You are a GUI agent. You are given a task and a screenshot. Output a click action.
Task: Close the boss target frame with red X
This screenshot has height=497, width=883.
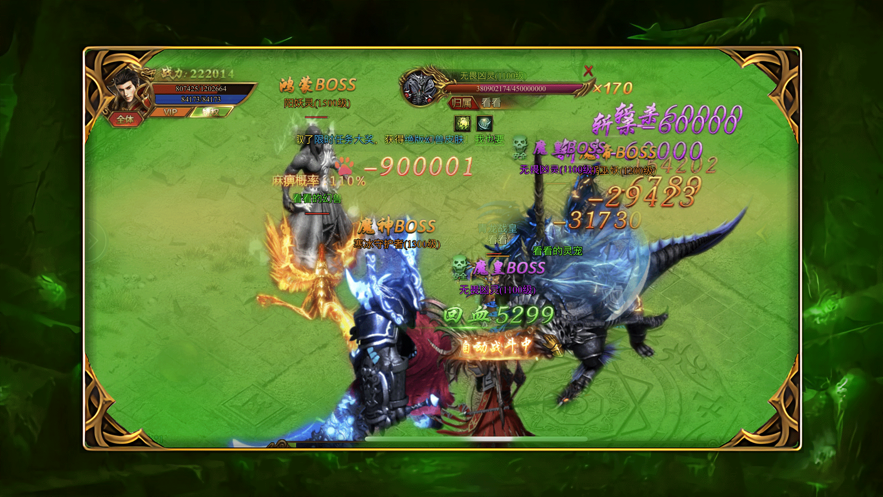pyautogui.click(x=588, y=71)
